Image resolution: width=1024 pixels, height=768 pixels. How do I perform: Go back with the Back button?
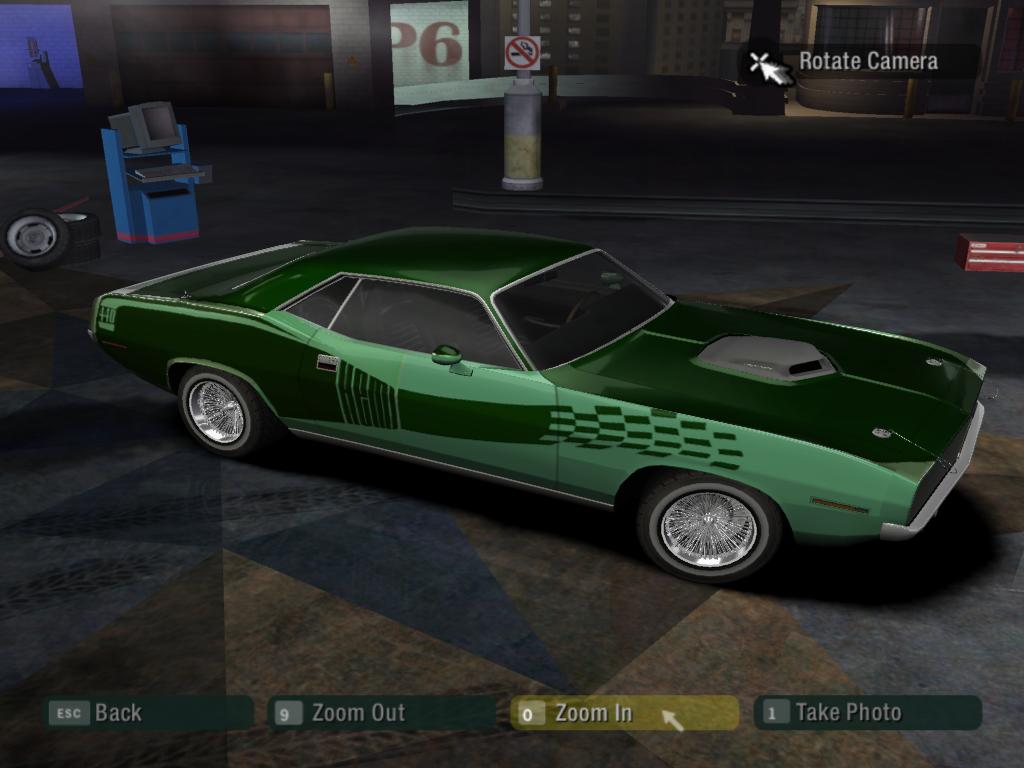pos(148,713)
